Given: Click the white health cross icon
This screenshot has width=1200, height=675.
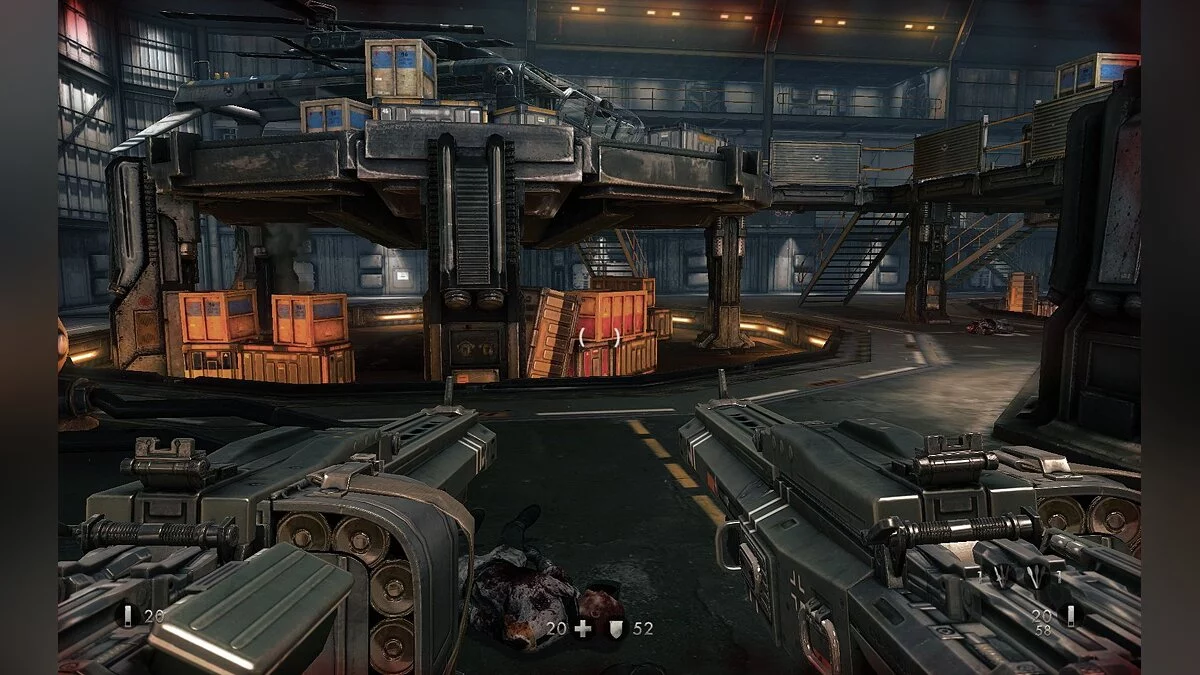Looking at the screenshot, I should [x=583, y=629].
